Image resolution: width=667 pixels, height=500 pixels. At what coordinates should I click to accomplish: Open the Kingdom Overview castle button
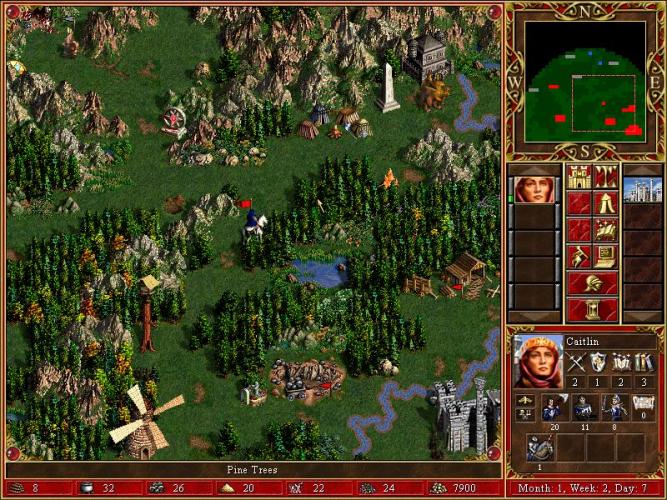[578, 177]
